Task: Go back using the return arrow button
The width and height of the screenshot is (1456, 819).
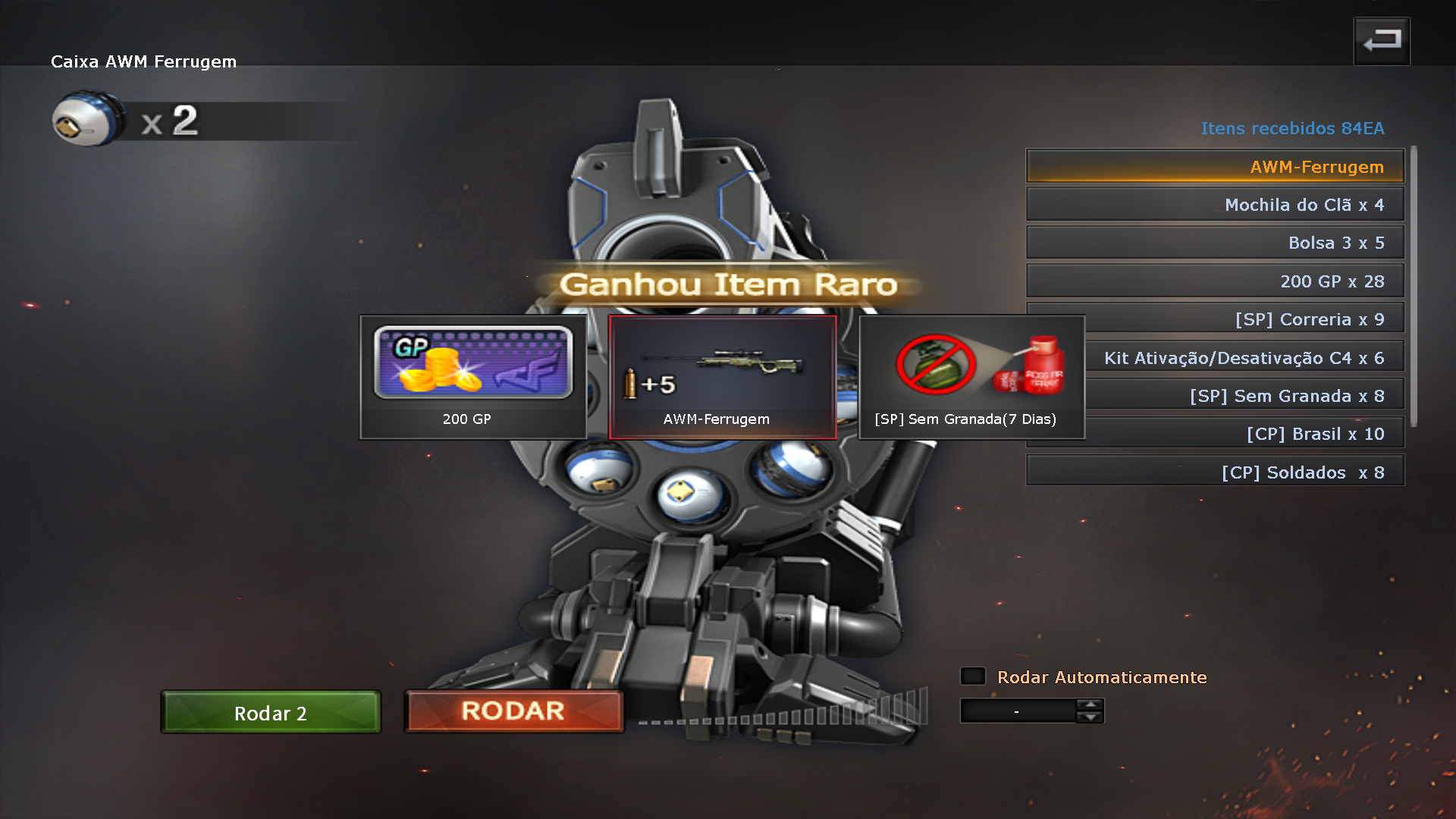Action: 1382,41
